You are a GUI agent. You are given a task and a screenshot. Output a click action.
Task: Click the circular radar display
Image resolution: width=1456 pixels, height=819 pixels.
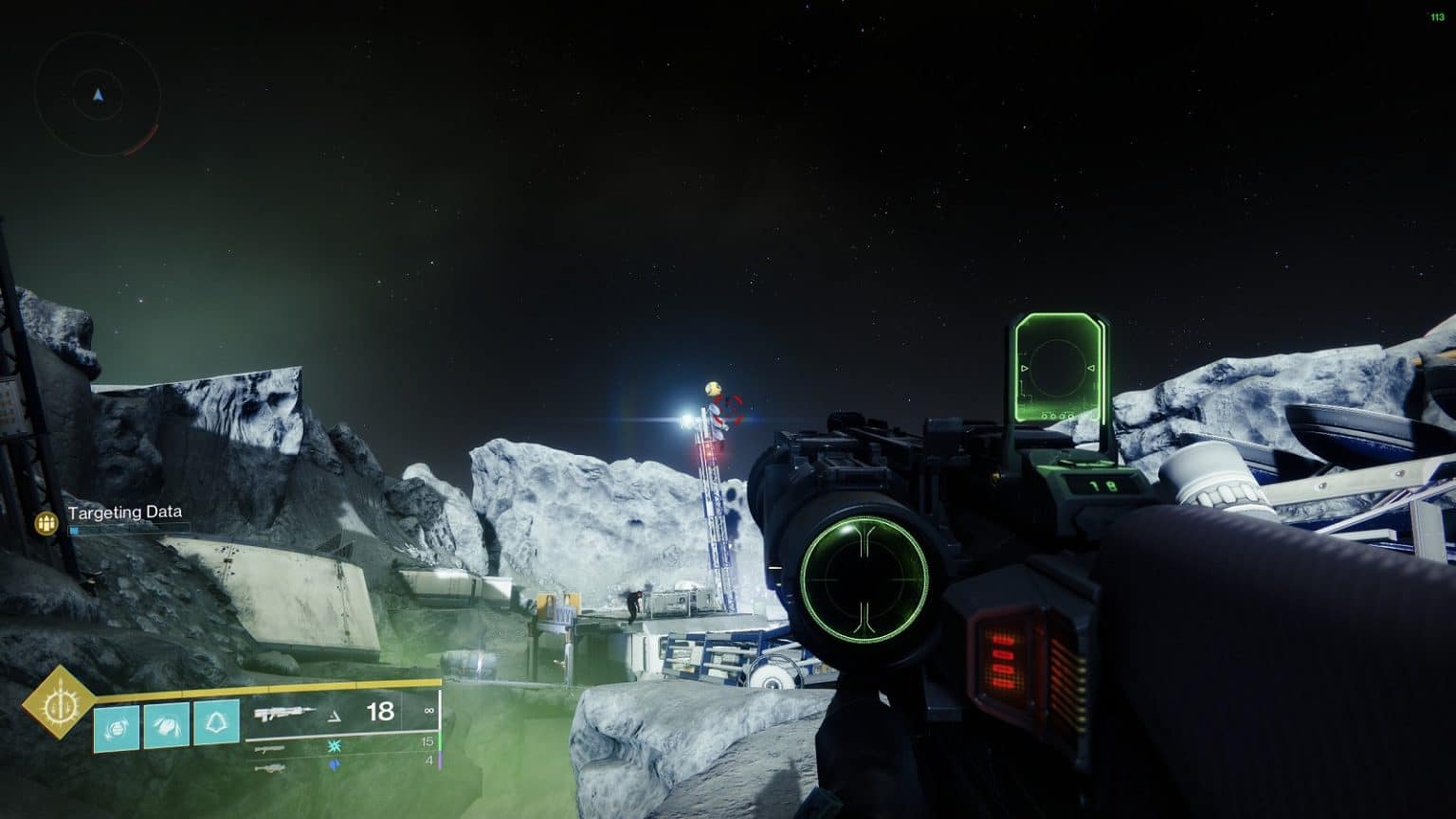tap(98, 95)
